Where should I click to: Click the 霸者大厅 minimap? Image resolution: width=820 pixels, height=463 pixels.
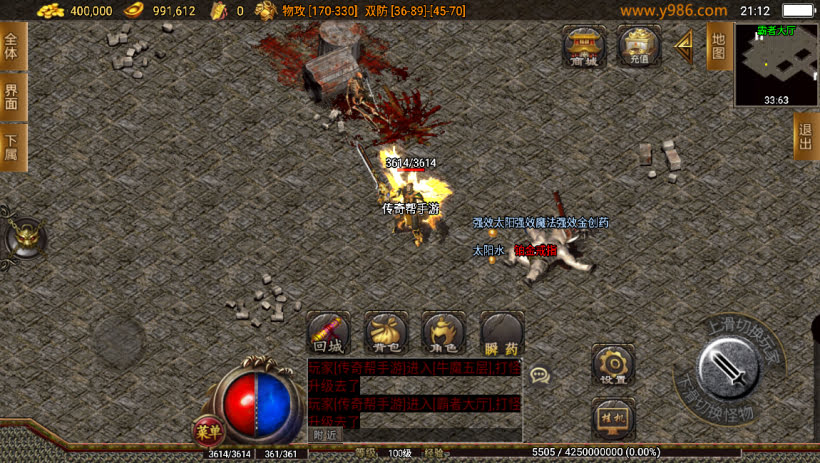click(776, 64)
